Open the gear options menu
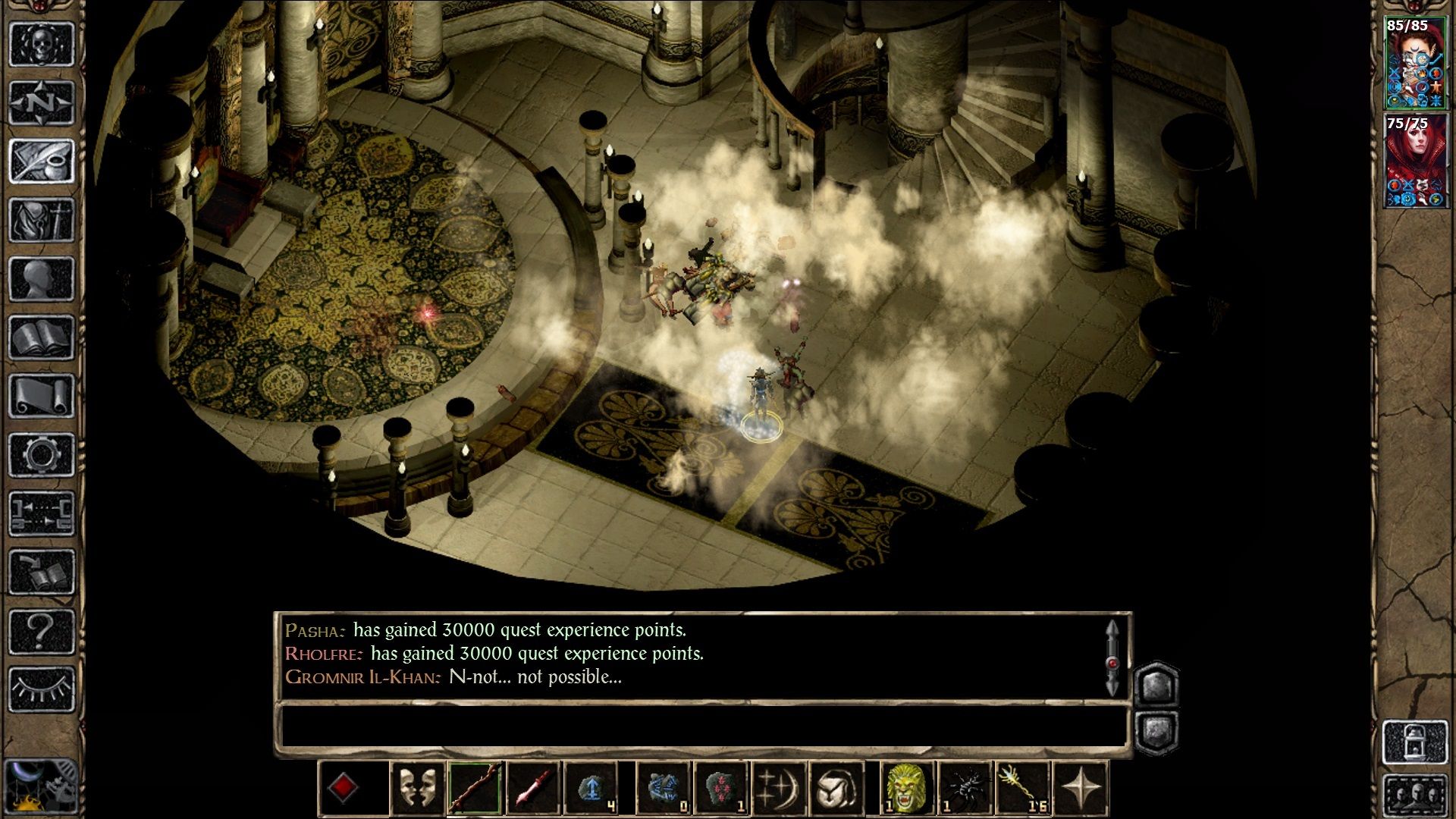Screen dimensions: 1456x819 click(42, 455)
